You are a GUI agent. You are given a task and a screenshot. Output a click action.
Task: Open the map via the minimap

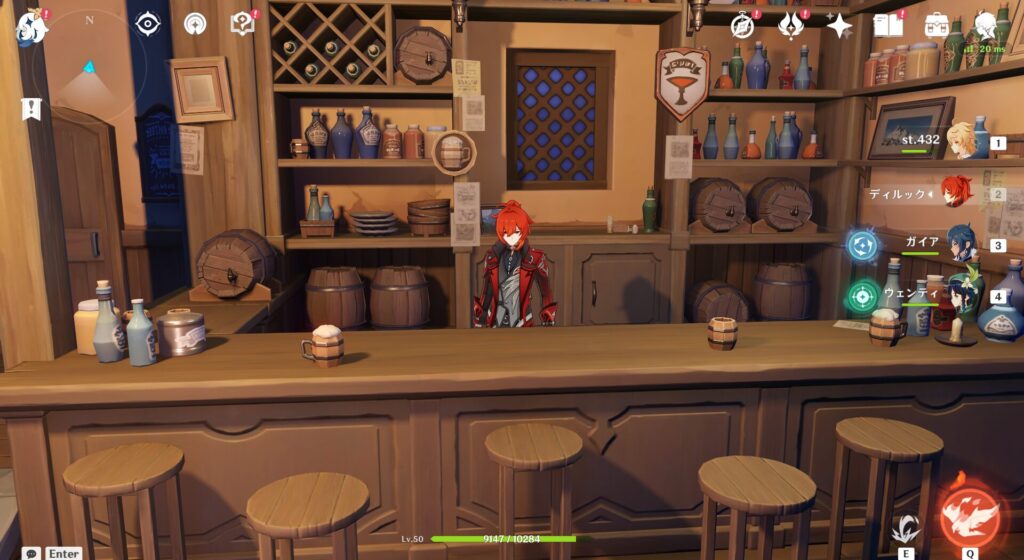tap(90, 68)
